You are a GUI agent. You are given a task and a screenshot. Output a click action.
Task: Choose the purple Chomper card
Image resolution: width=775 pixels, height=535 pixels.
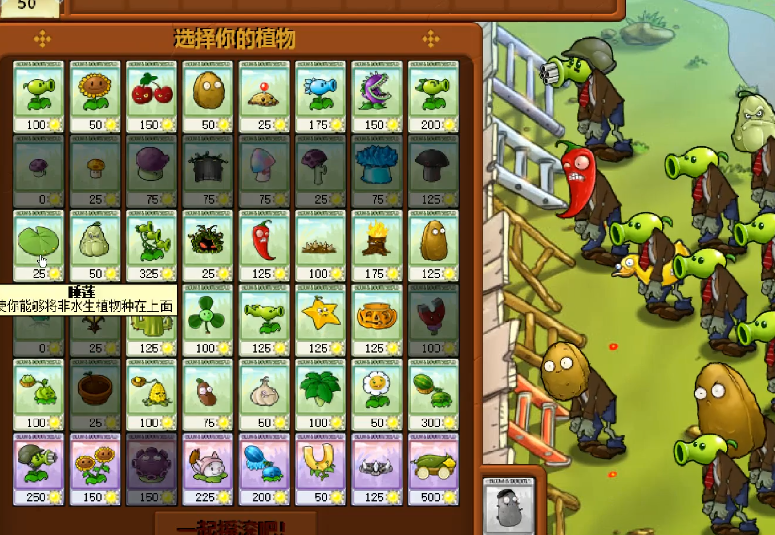click(x=375, y=97)
